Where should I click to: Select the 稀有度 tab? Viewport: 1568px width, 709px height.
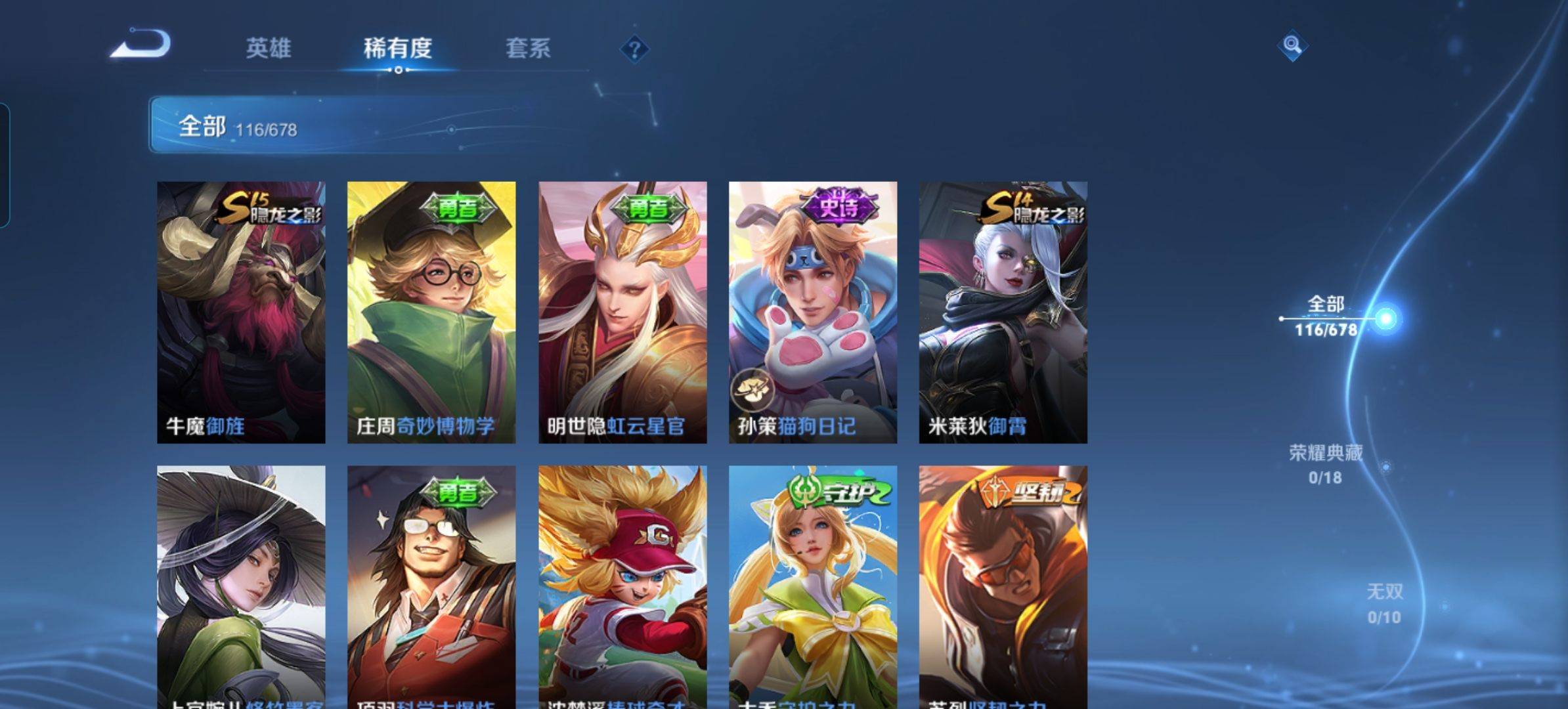point(398,48)
